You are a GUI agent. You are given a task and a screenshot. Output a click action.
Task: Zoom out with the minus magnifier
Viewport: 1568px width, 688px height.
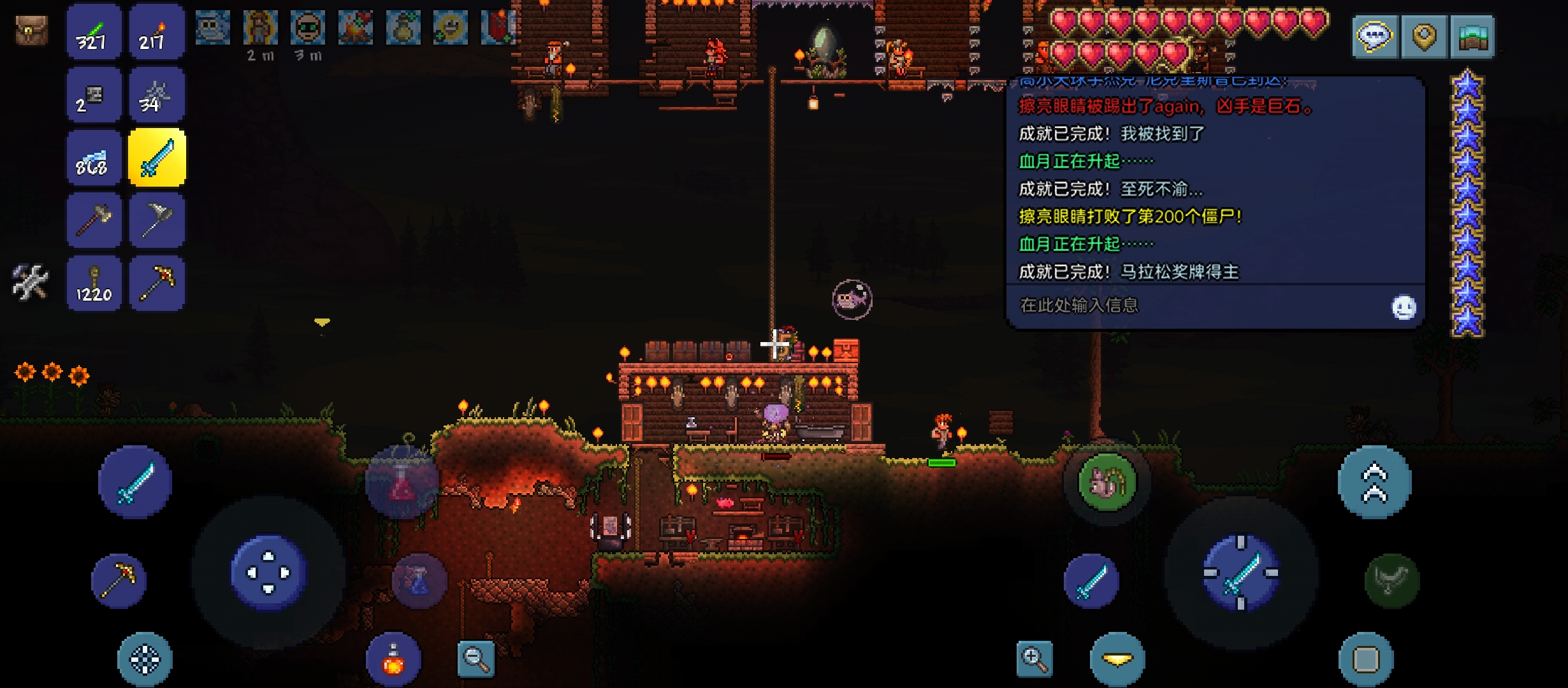coord(476,659)
